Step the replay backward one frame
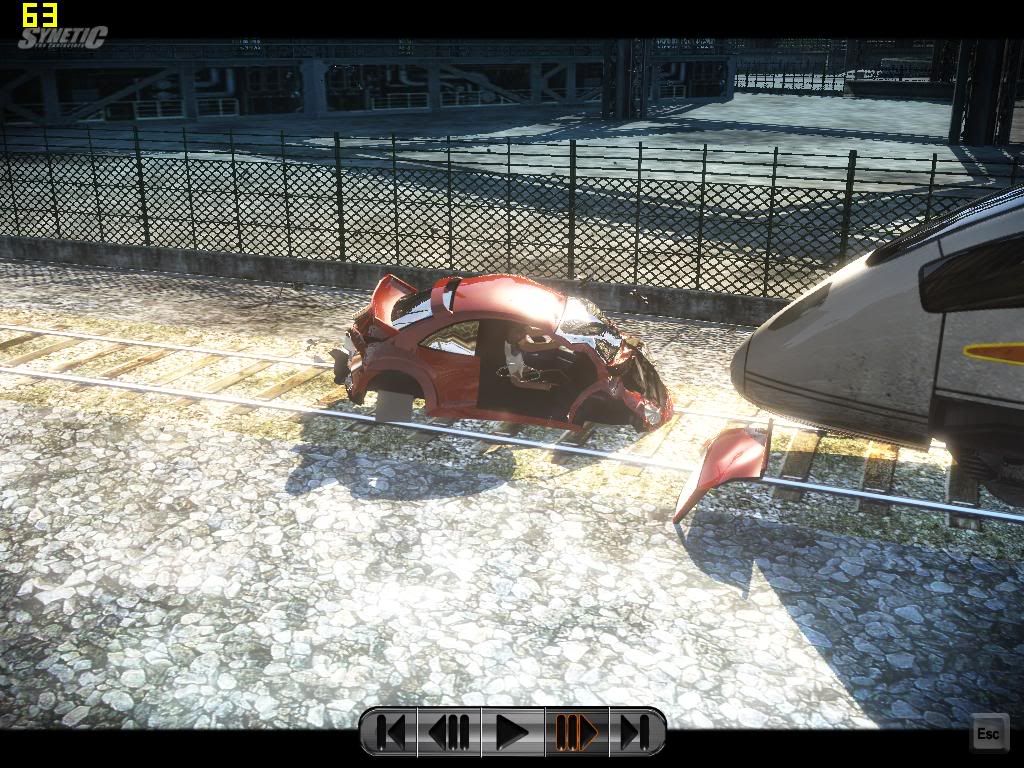1024x768 pixels. click(x=450, y=732)
